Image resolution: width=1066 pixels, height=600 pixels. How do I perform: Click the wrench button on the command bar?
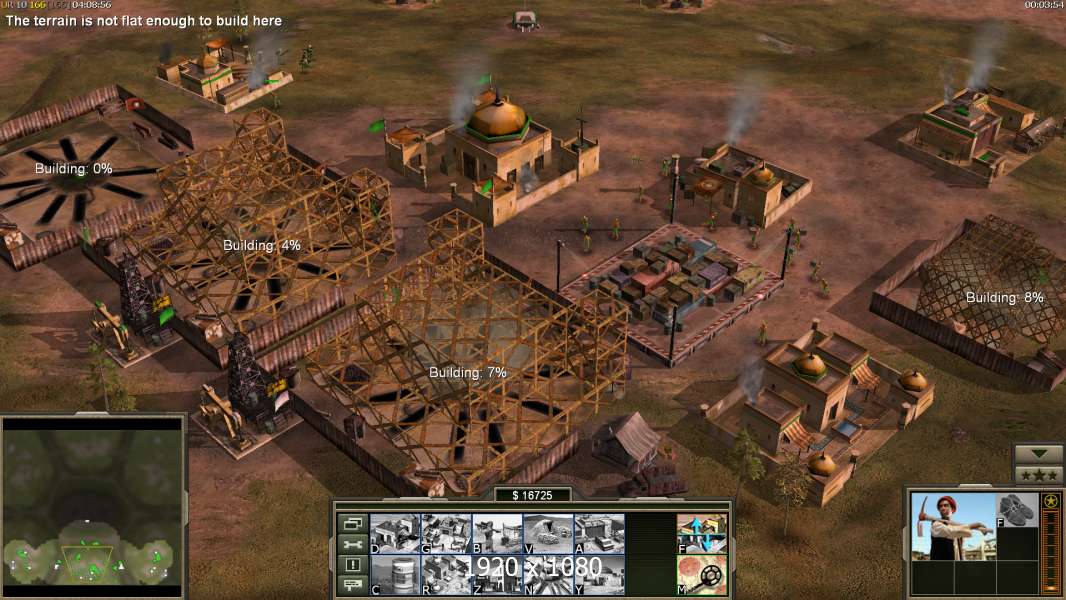[x=351, y=544]
